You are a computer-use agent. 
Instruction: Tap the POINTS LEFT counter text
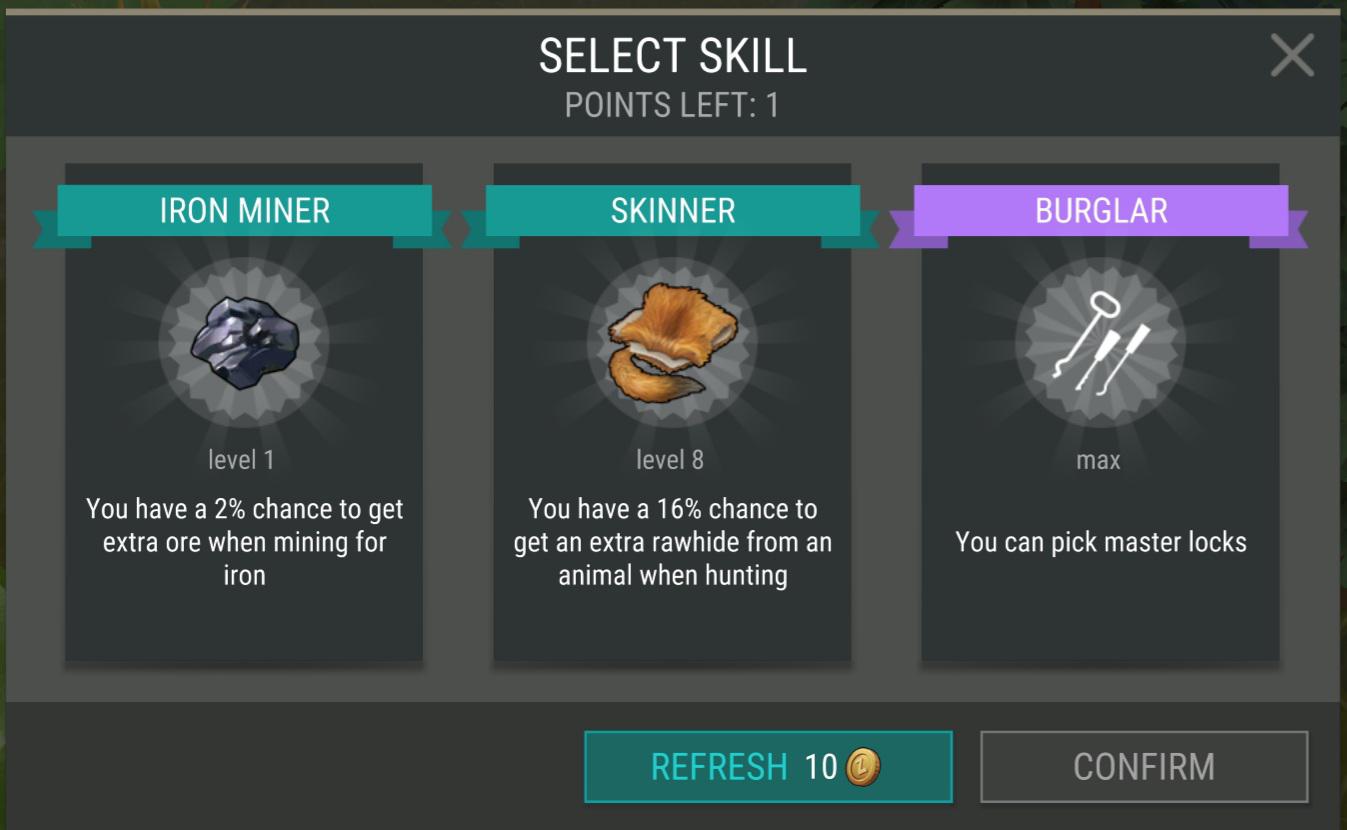point(672,103)
